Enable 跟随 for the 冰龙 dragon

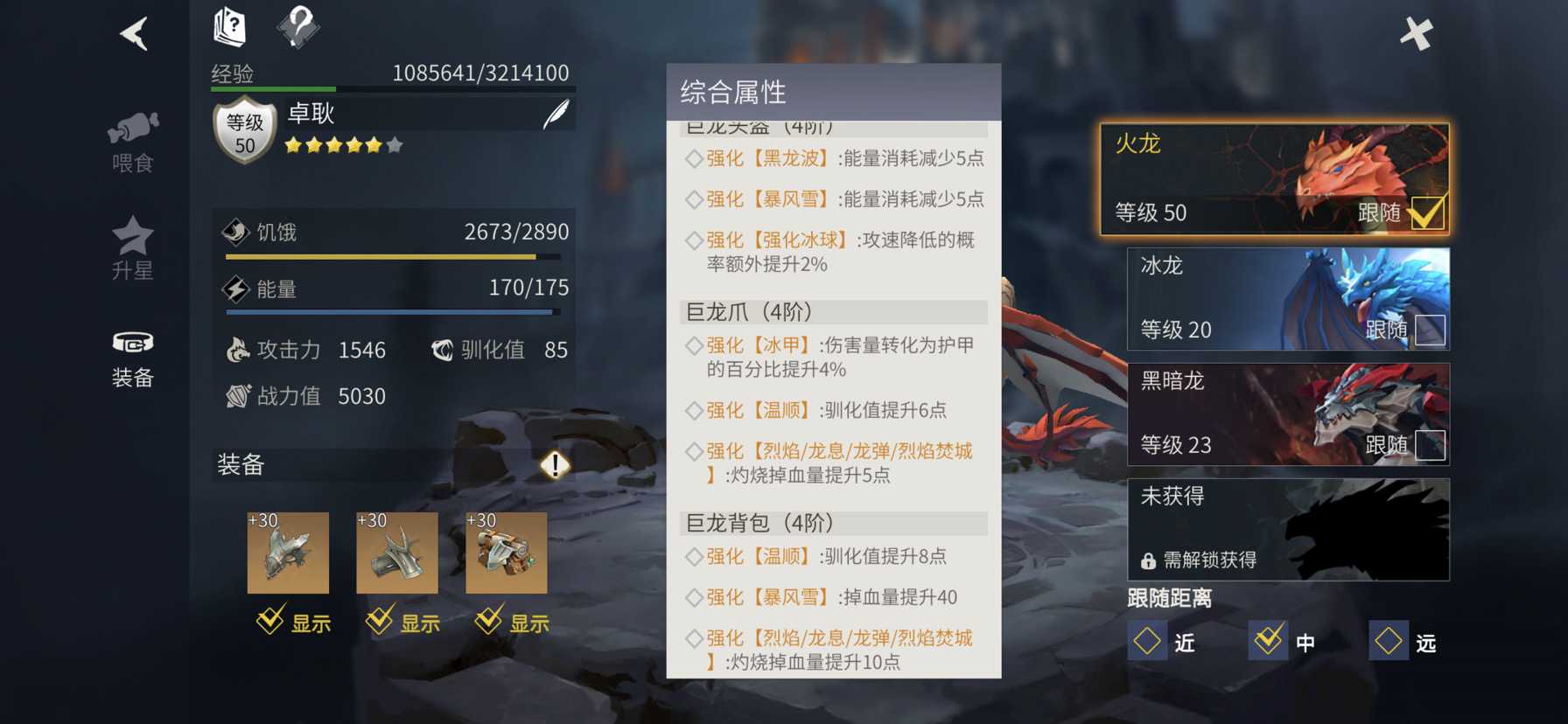point(1430,327)
